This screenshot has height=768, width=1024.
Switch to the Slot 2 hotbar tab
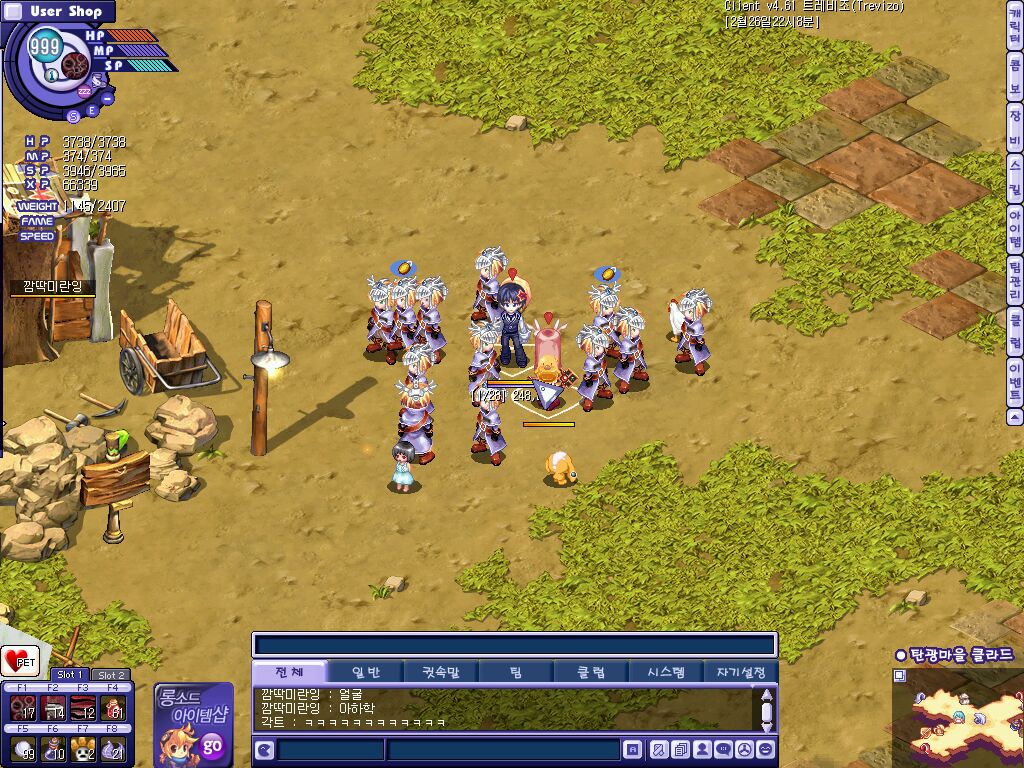110,675
